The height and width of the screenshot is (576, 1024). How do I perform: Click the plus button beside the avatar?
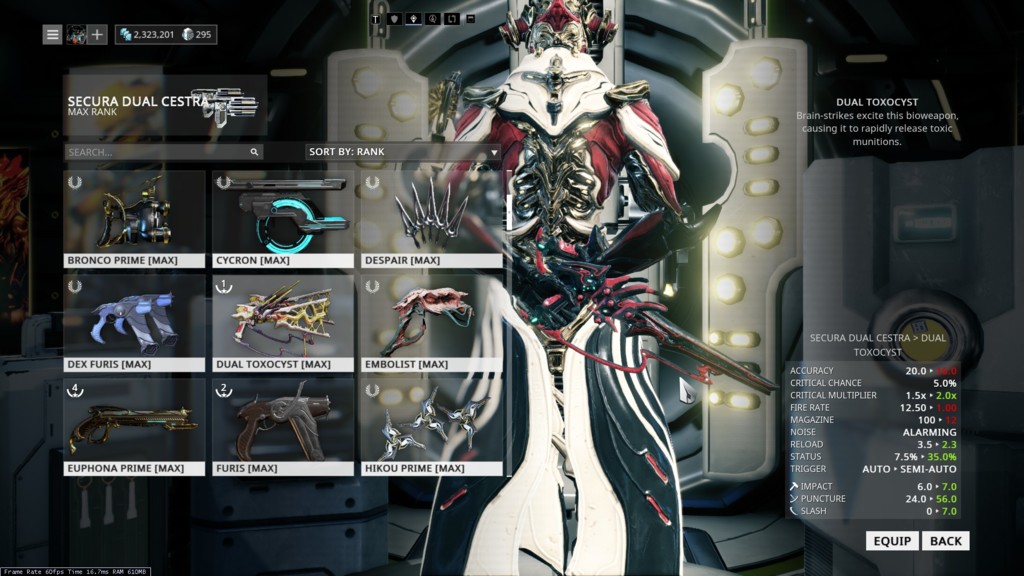click(97, 35)
